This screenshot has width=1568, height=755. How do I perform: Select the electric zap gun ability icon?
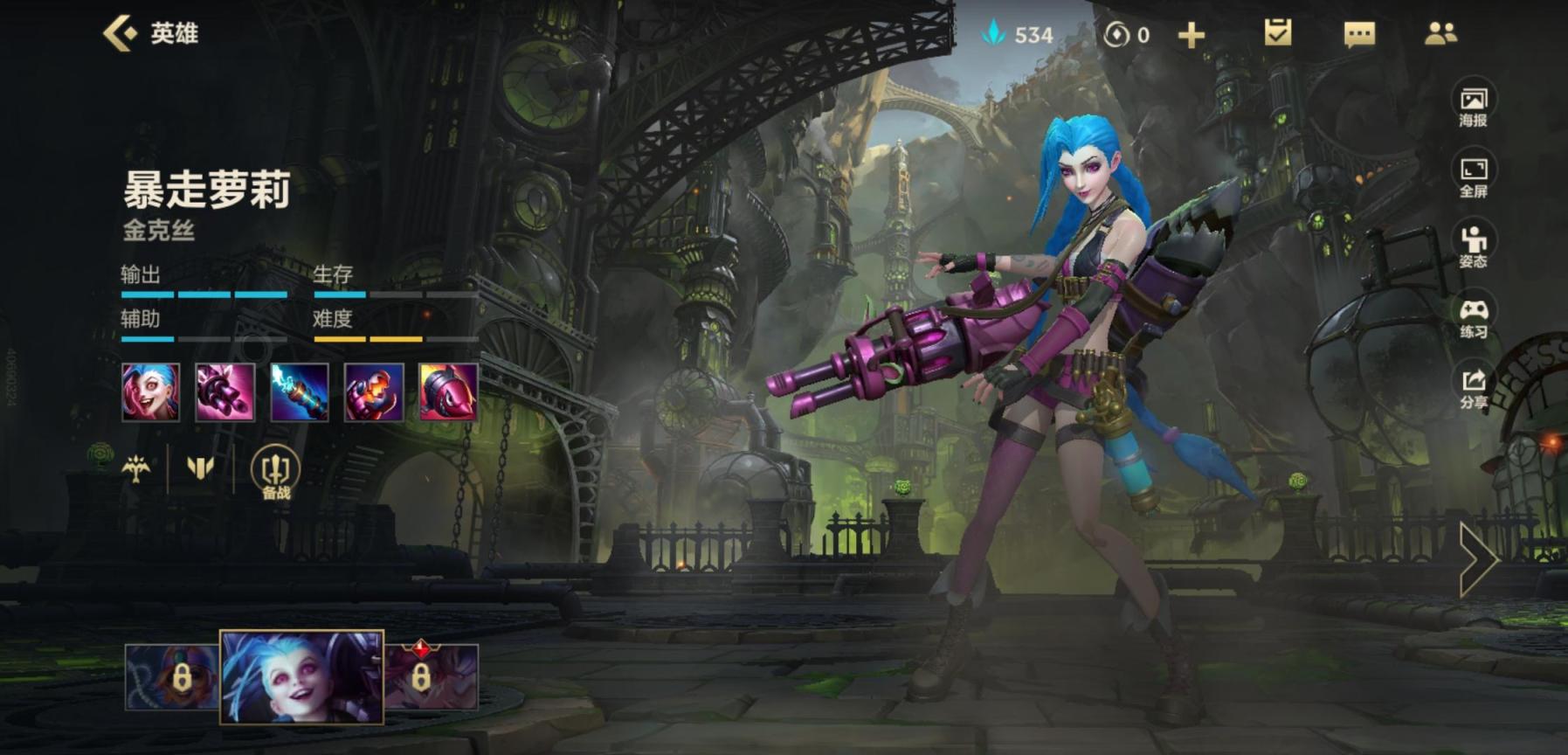coord(300,392)
